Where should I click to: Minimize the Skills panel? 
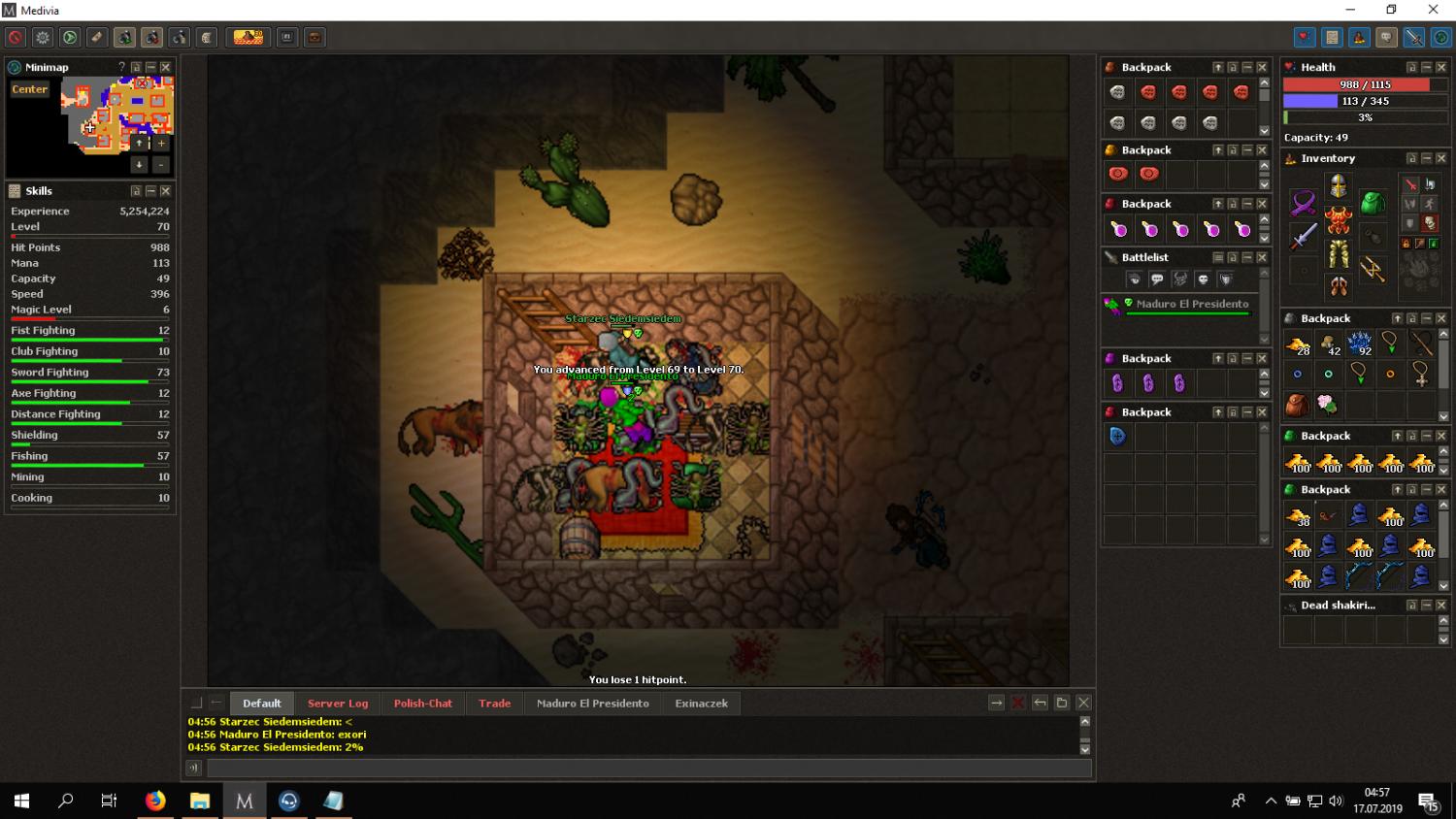(x=150, y=191)
